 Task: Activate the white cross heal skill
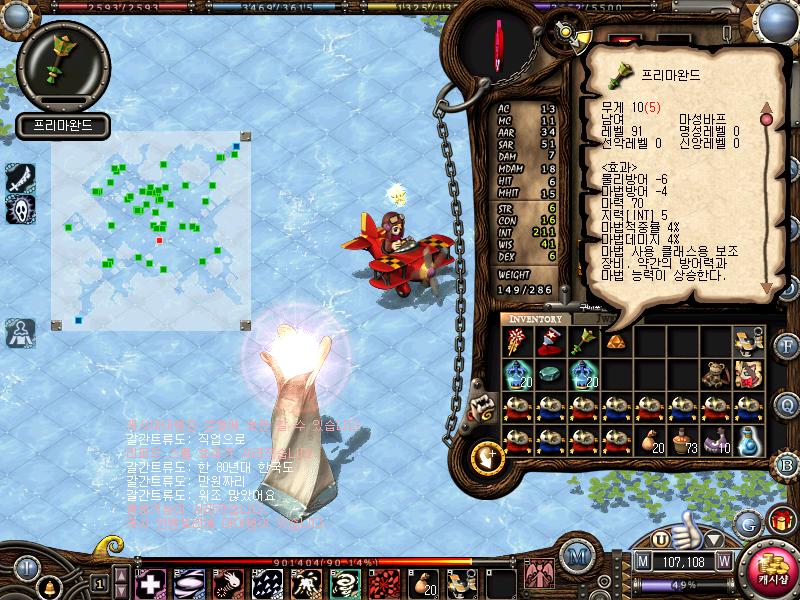[x=150, y=582]
